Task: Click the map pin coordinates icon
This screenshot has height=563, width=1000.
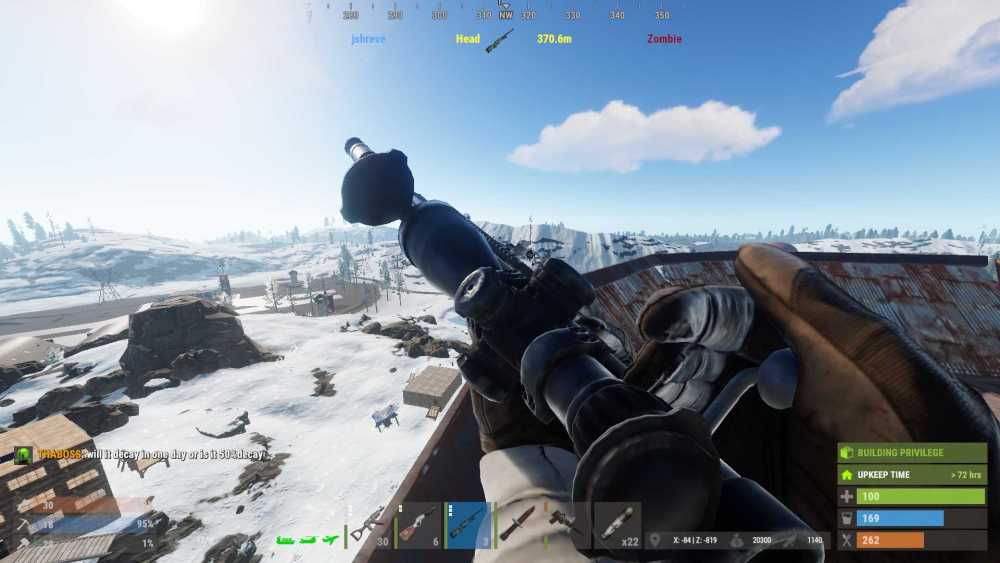Action: (x=655, y=540)
